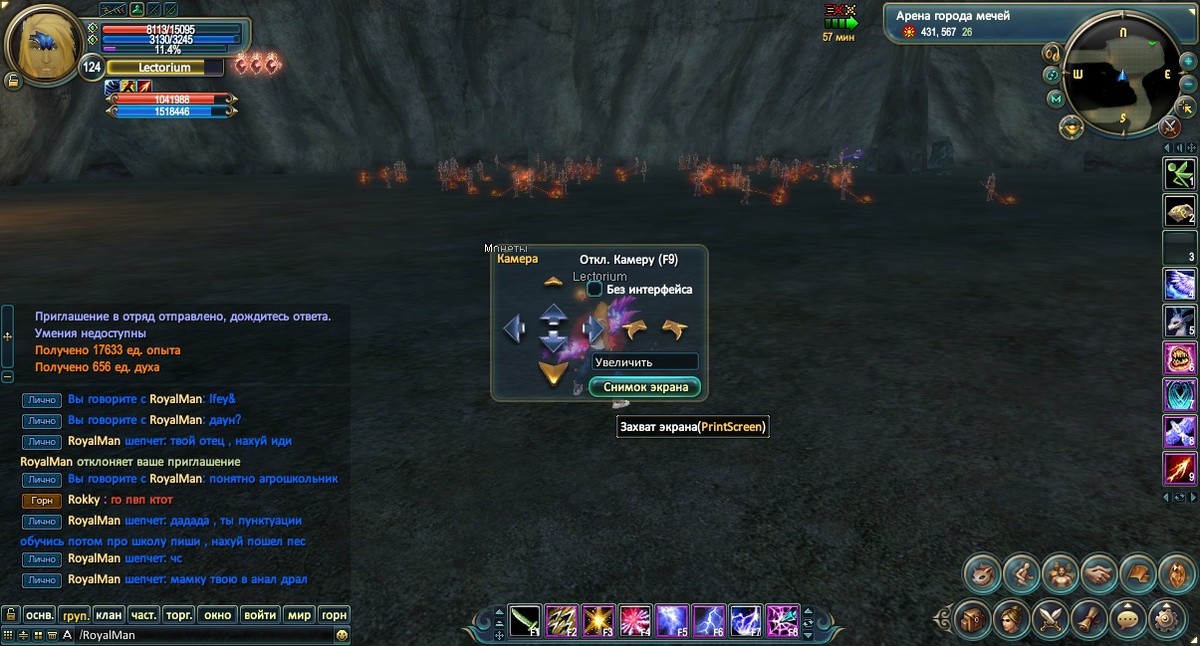1200x646 pixels.
Task: Click the 'Увеличить' zoom field
Action: point(645,362)
